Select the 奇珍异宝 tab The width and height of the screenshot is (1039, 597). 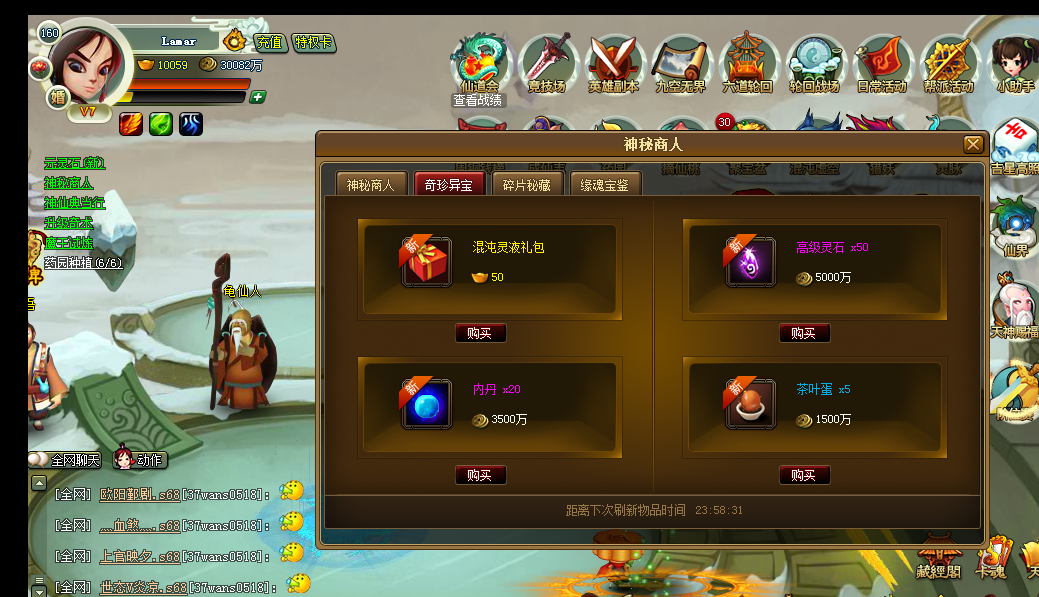click(449, 184)
